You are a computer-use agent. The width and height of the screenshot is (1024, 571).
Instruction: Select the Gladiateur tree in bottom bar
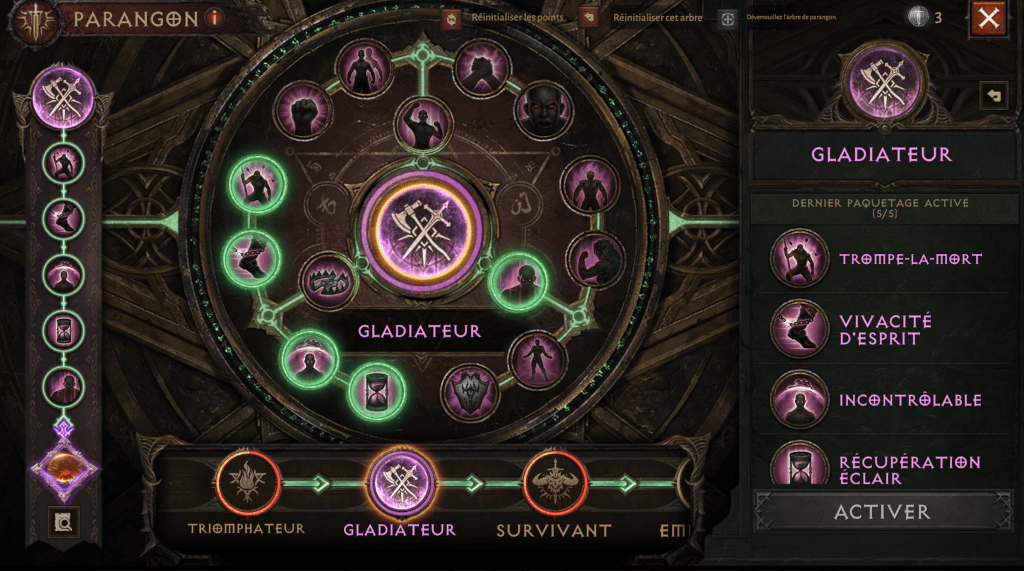coord(400,483)
